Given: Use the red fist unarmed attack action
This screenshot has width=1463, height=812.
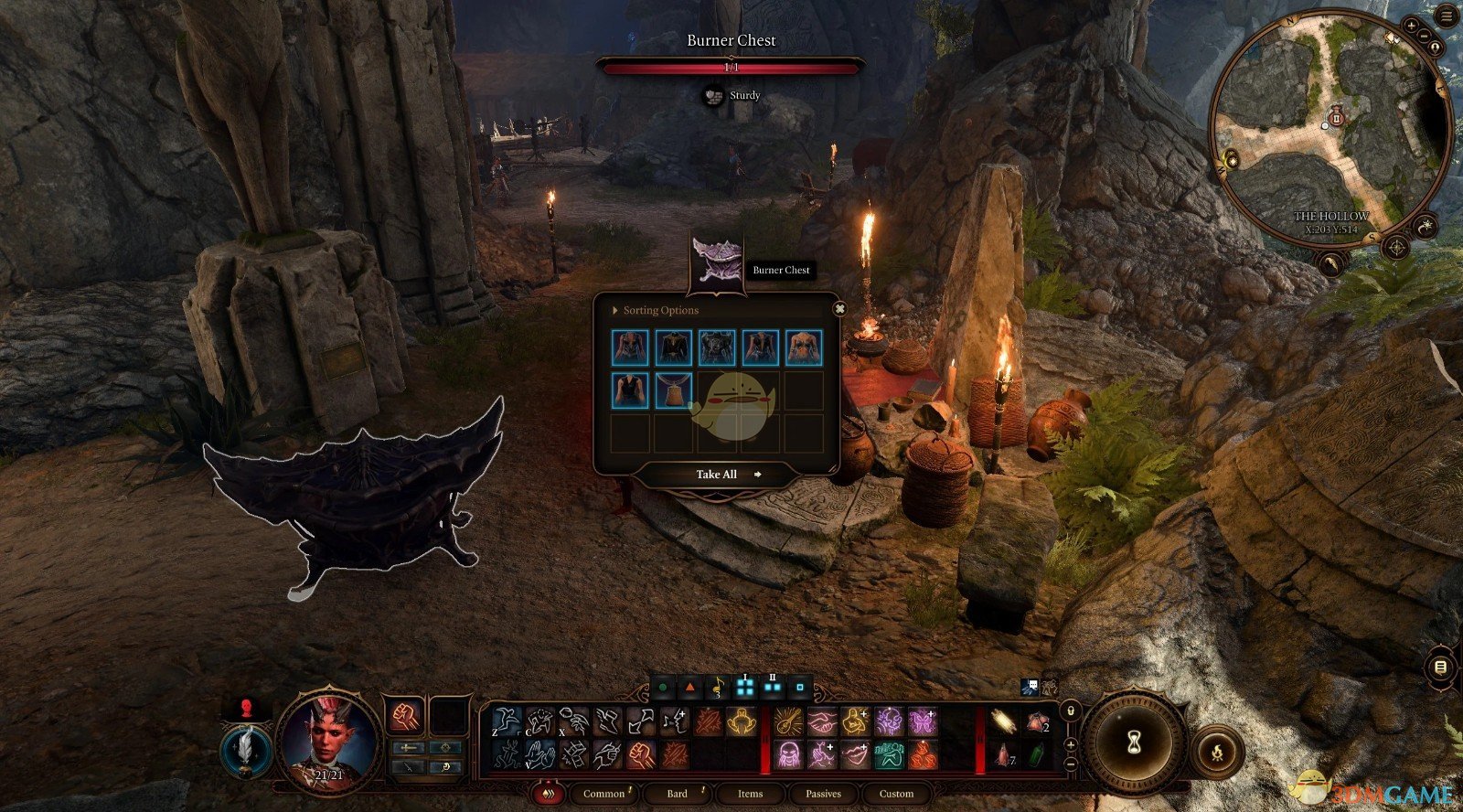Looking at the screenshot, I should pyautogui.click(x=405, y=716).
